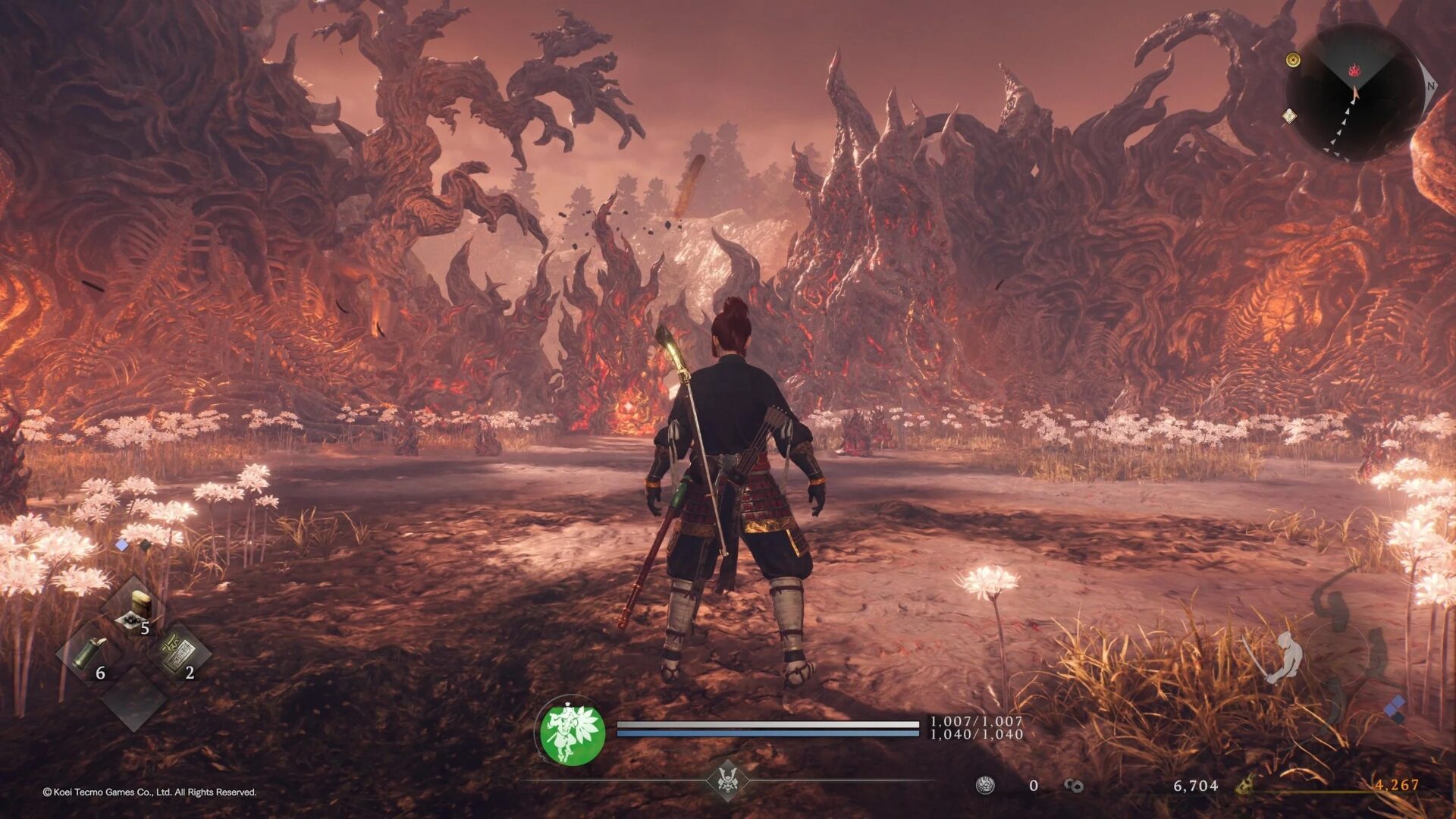This screenshot has height=819, width=1456.
Task: Click the green guardian spirit emblem
Action: tap(573, 734)
